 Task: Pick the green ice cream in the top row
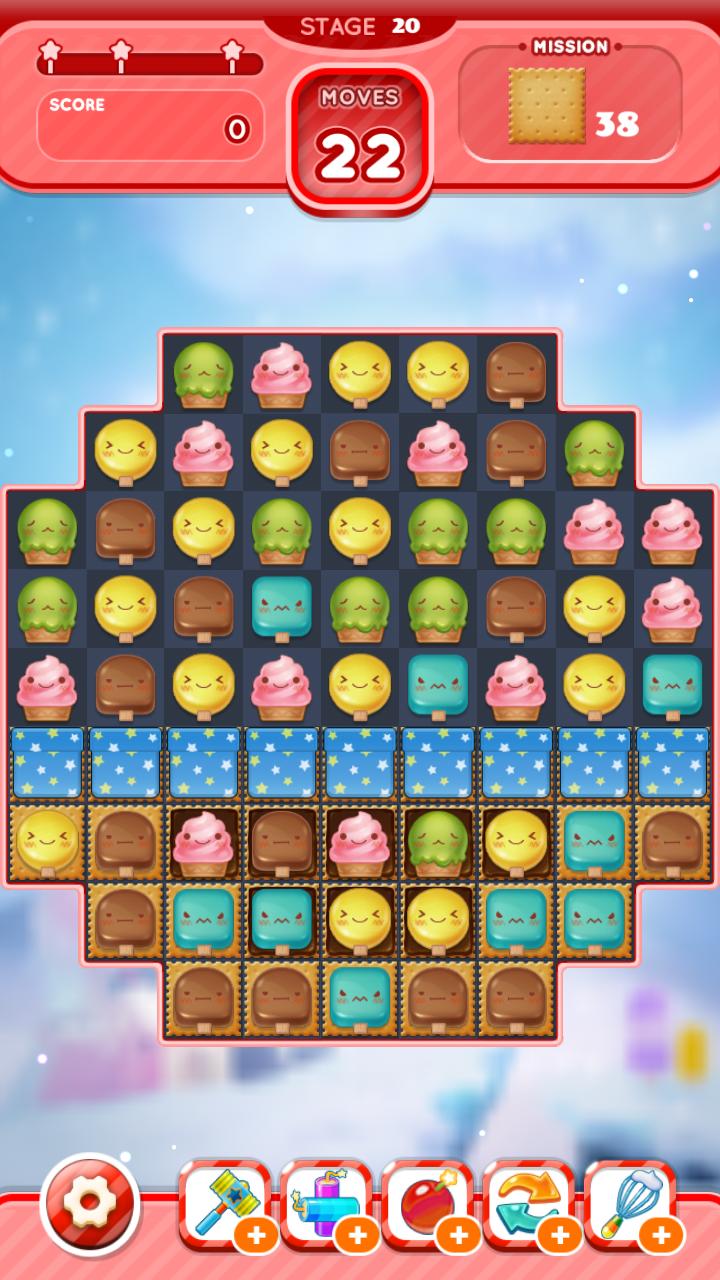[203, 374]
